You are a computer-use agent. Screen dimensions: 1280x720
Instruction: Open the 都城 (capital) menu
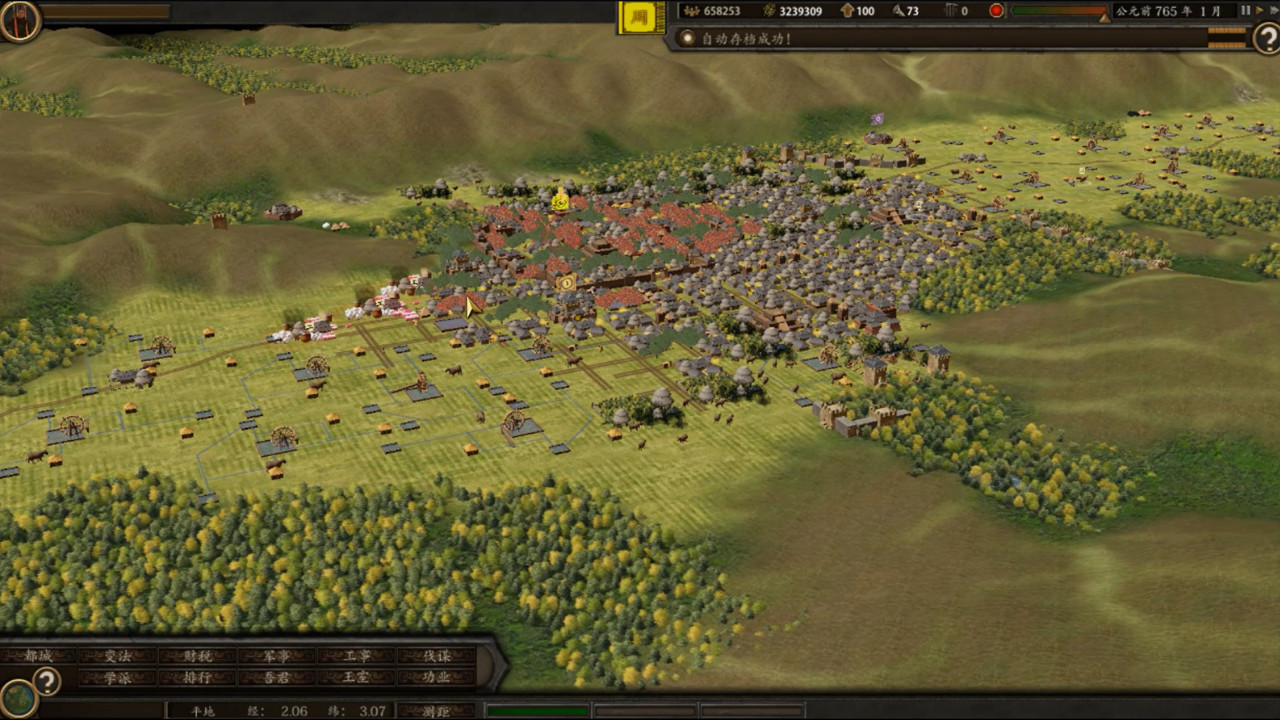click(38, 656)
